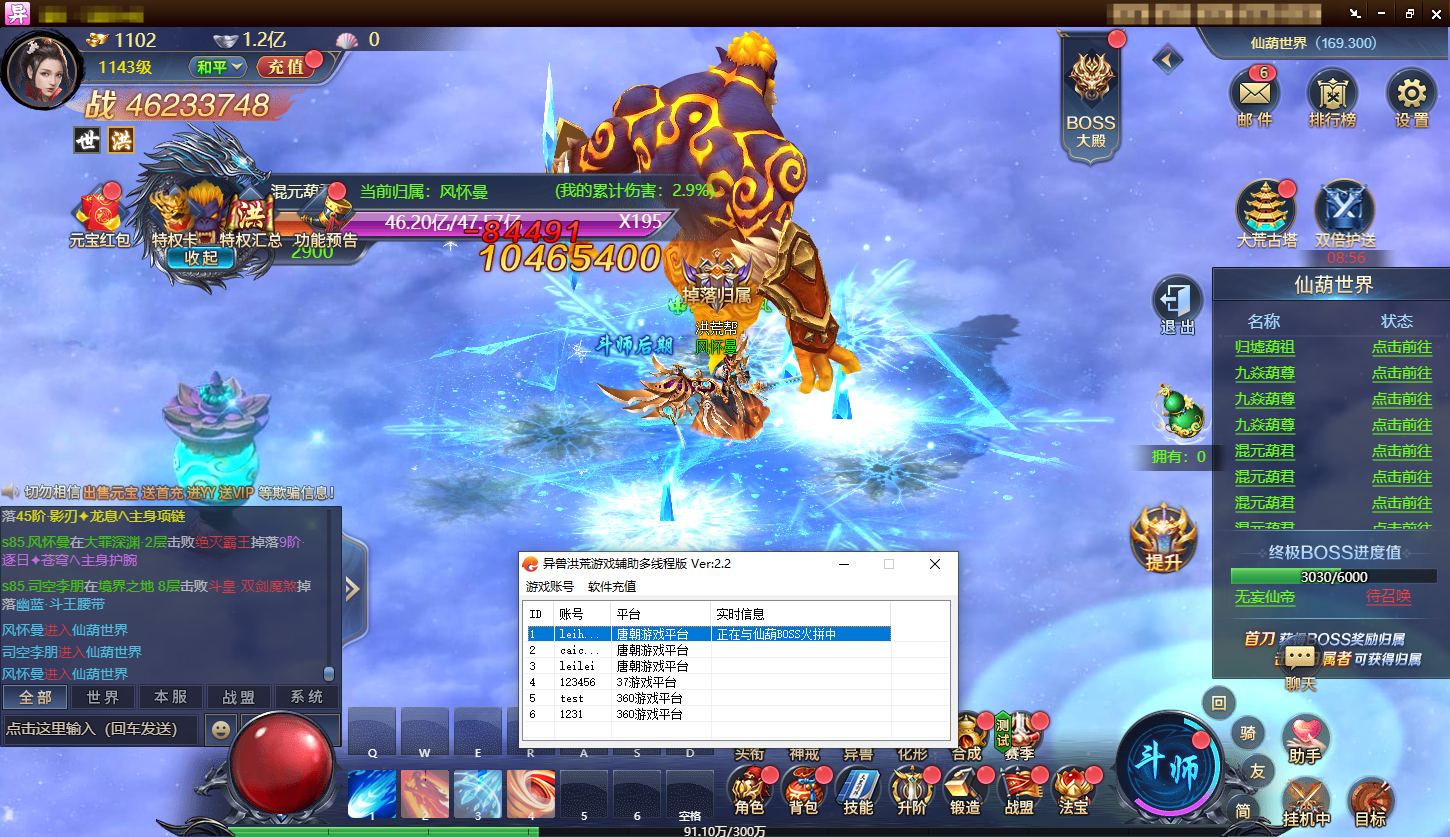
Task: Open the 元宝红包 red packet
Action: pos(100,217)
